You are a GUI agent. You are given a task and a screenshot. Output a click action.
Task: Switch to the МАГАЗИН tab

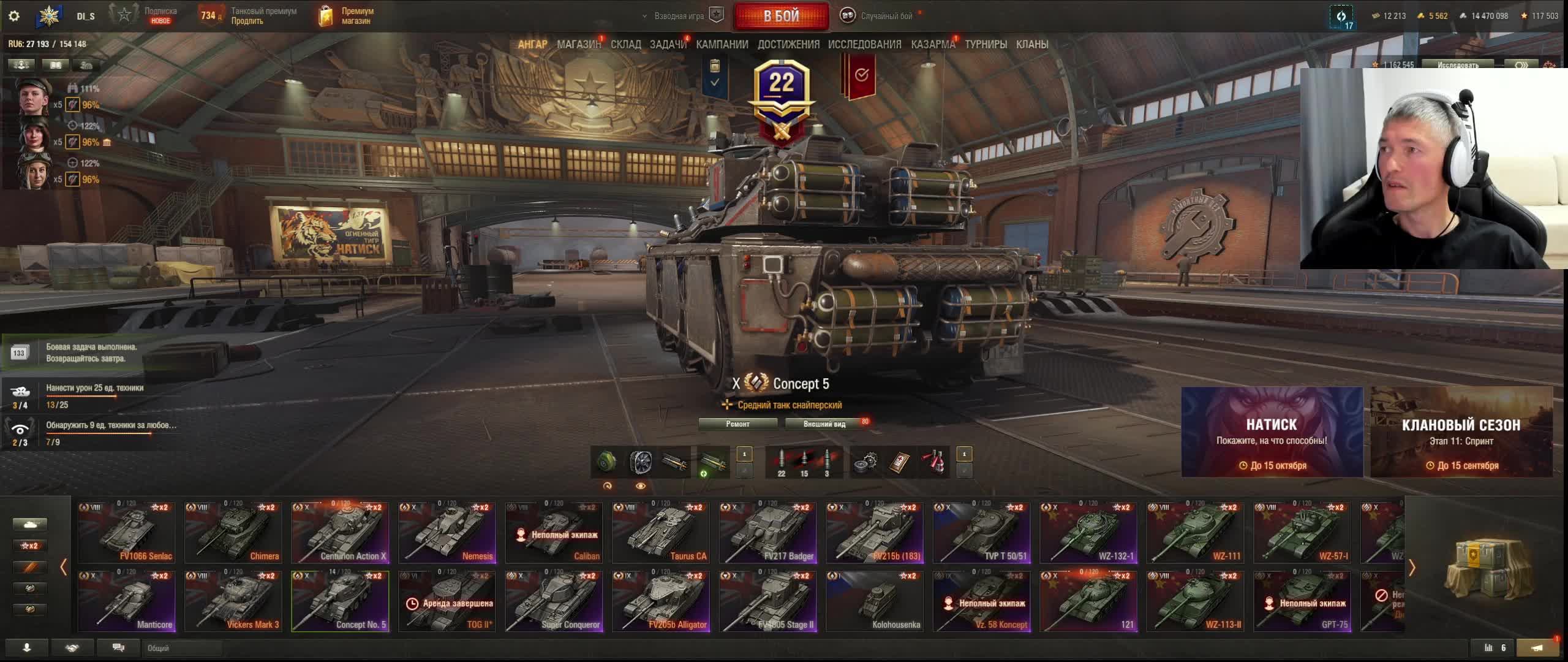[x=578, y=44]
